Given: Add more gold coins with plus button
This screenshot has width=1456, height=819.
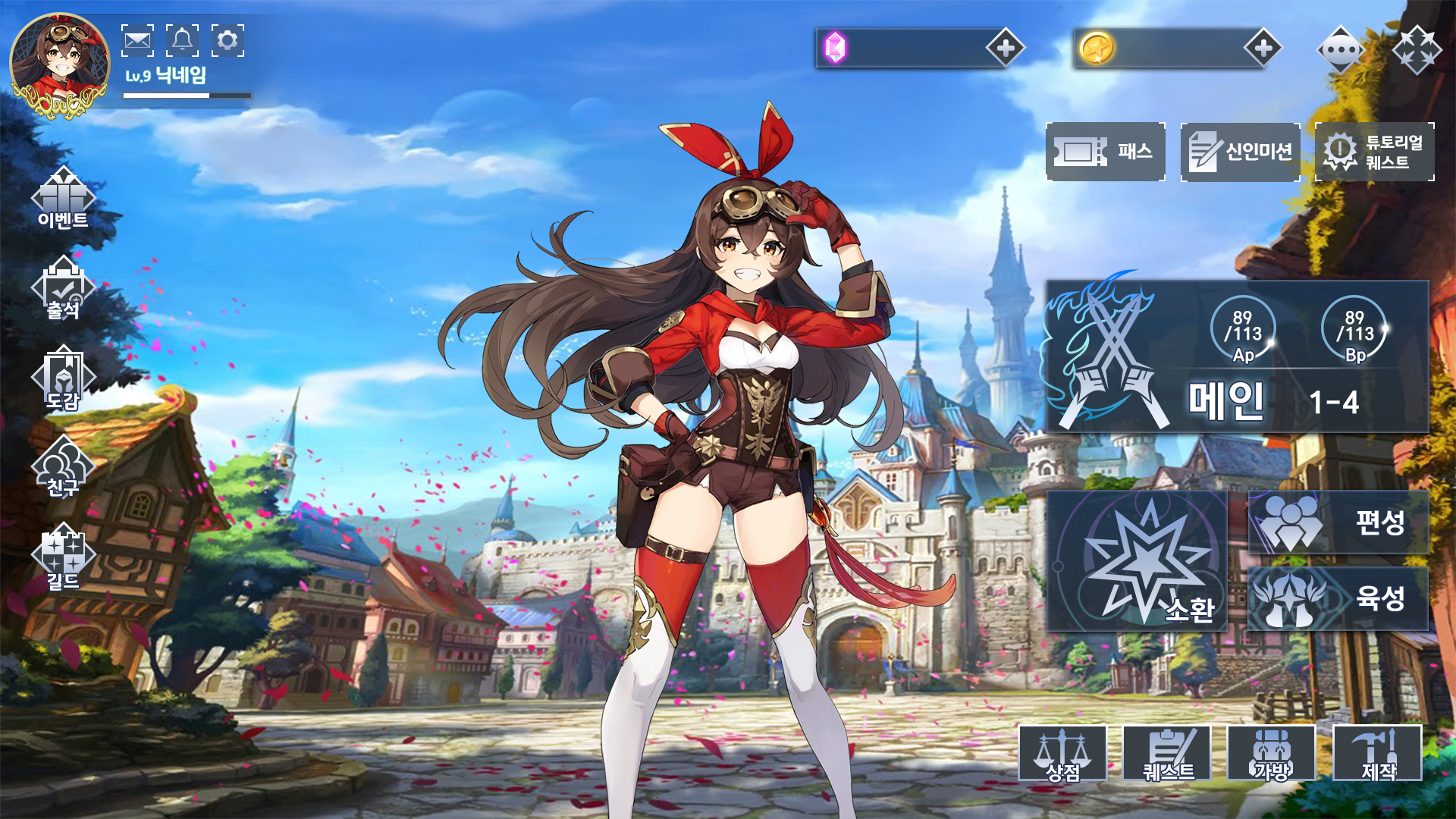Looking at the screenshot, I should [1263, 49].
